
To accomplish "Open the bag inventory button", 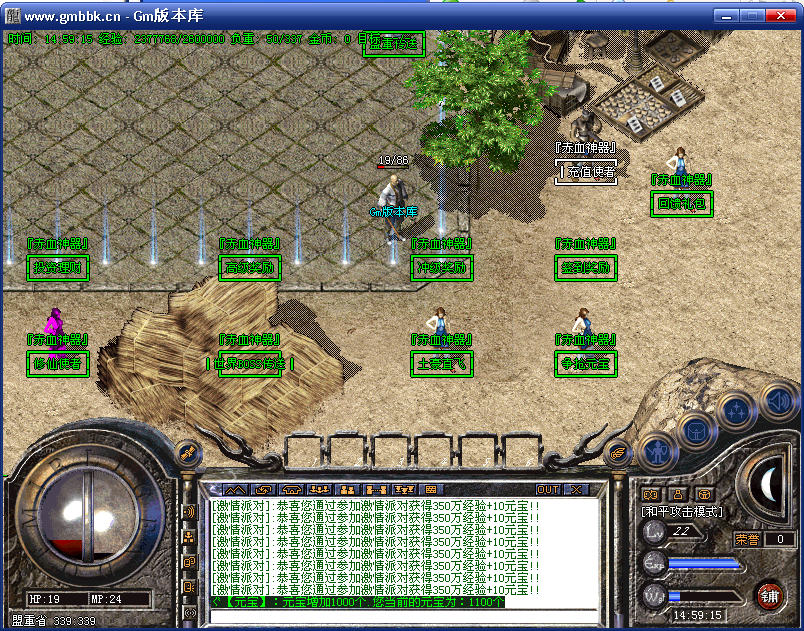I will tap(694, 430).
